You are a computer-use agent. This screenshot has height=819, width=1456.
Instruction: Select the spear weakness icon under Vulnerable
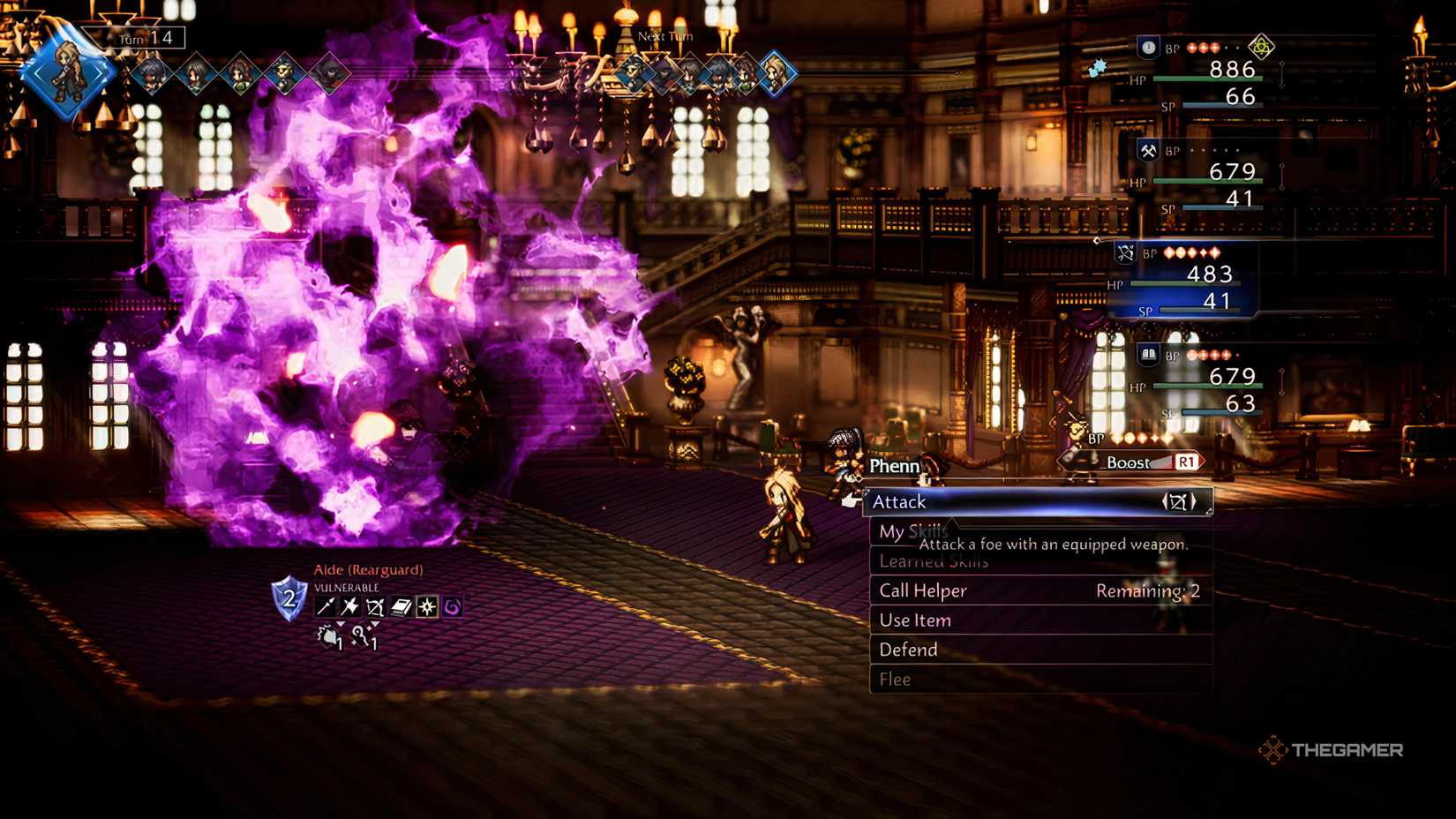325,607
